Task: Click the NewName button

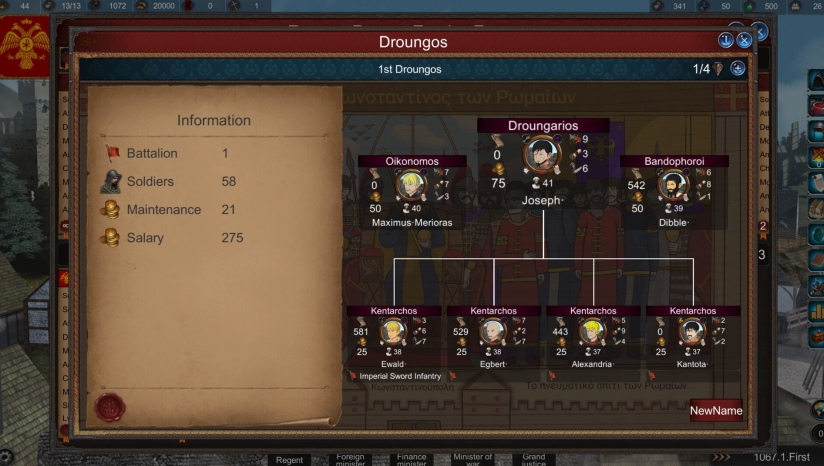Action: (x=715, y=411)
